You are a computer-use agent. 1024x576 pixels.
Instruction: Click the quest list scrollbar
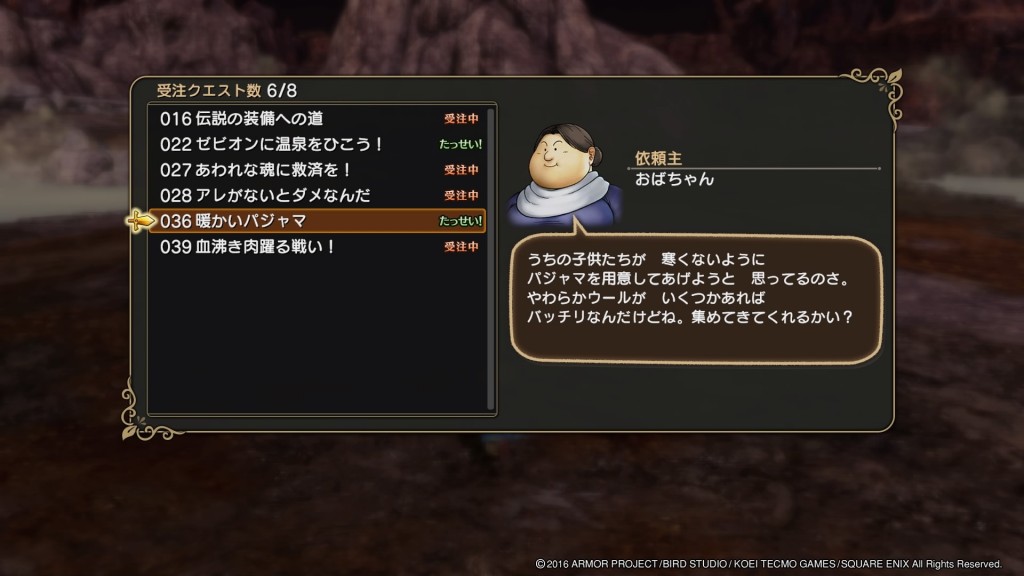click(x=491, y=258)
